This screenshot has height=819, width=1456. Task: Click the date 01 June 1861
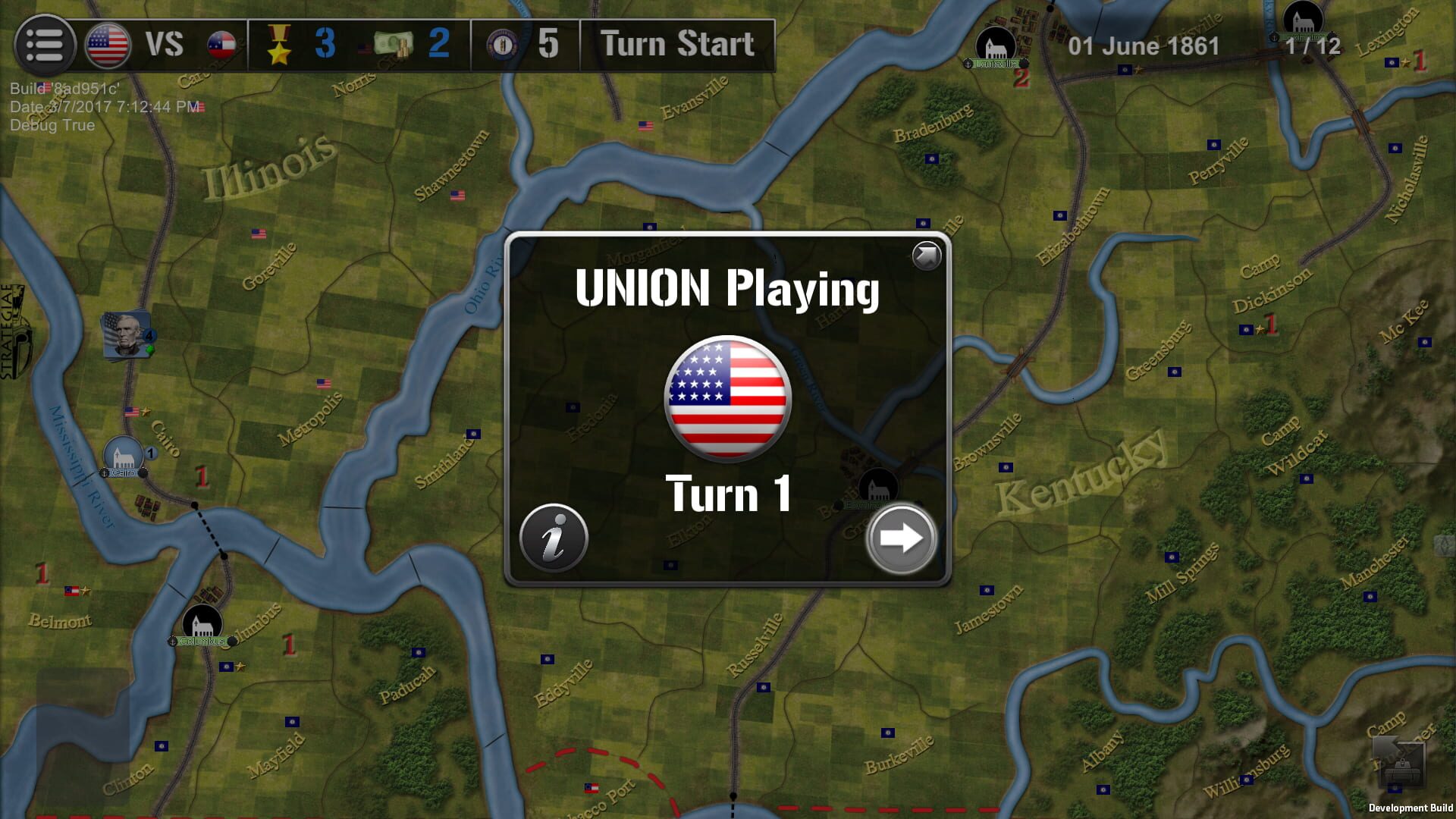tap(1144, 47)
